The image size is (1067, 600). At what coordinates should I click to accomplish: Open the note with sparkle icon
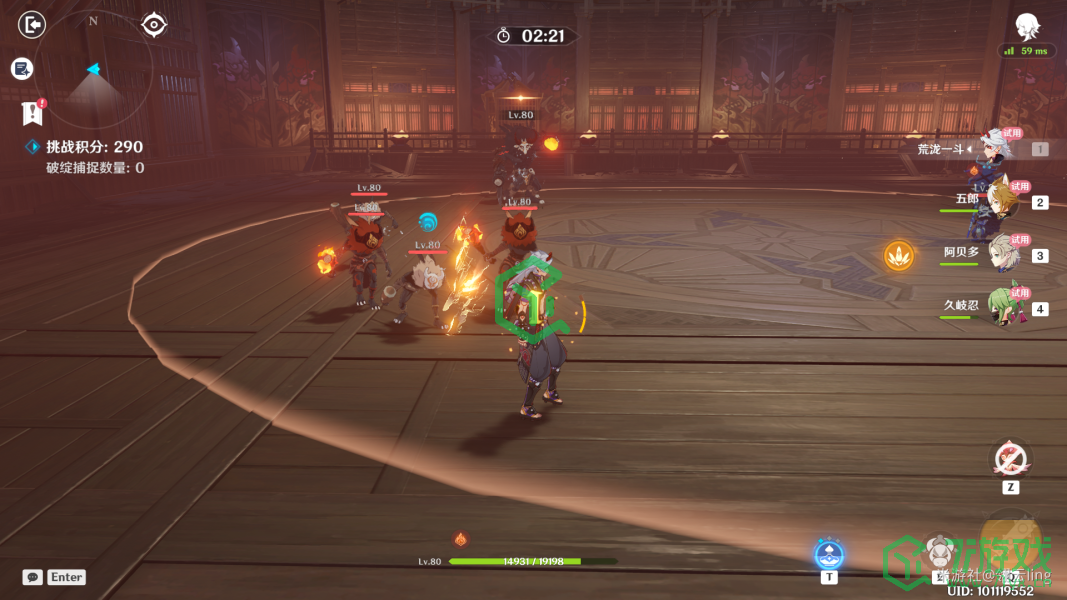(x=22, y=68)
